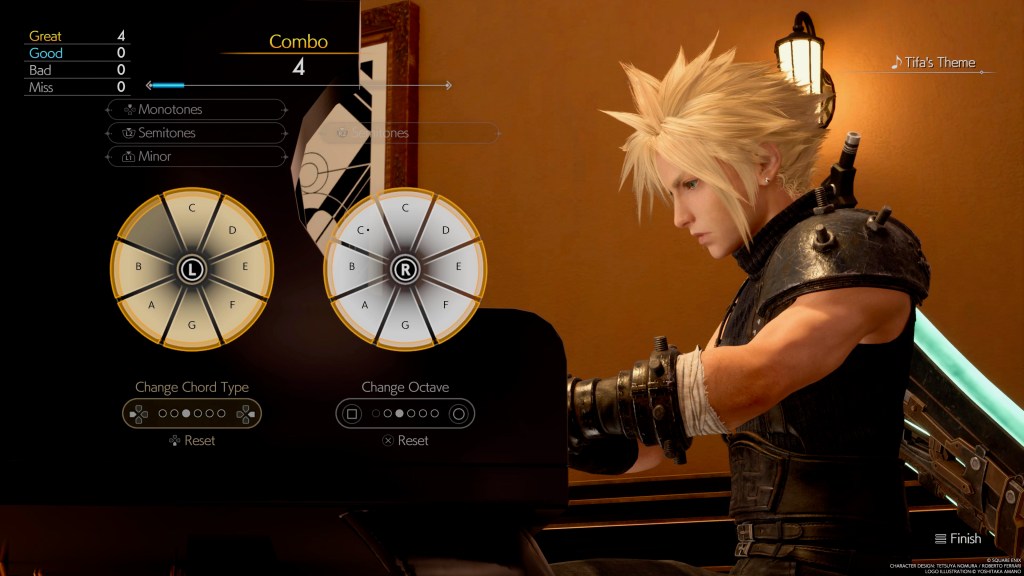
Task: Choose note E on the L wheel
Action: click(246, 268)
